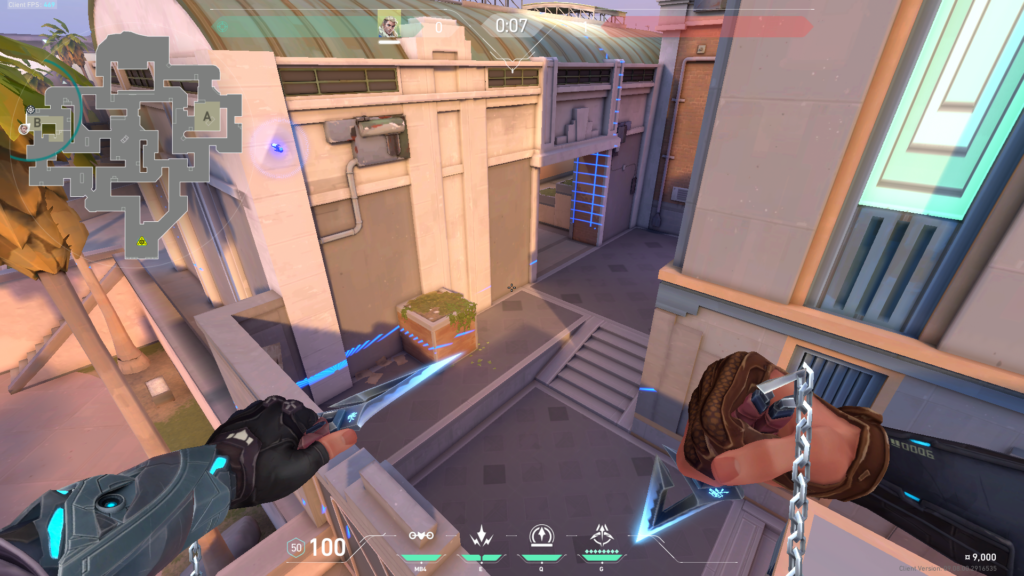Viewport: 1024px width, 576px height.
Task: Trigger the G ability with diamond charges
Action: (603, 535)
